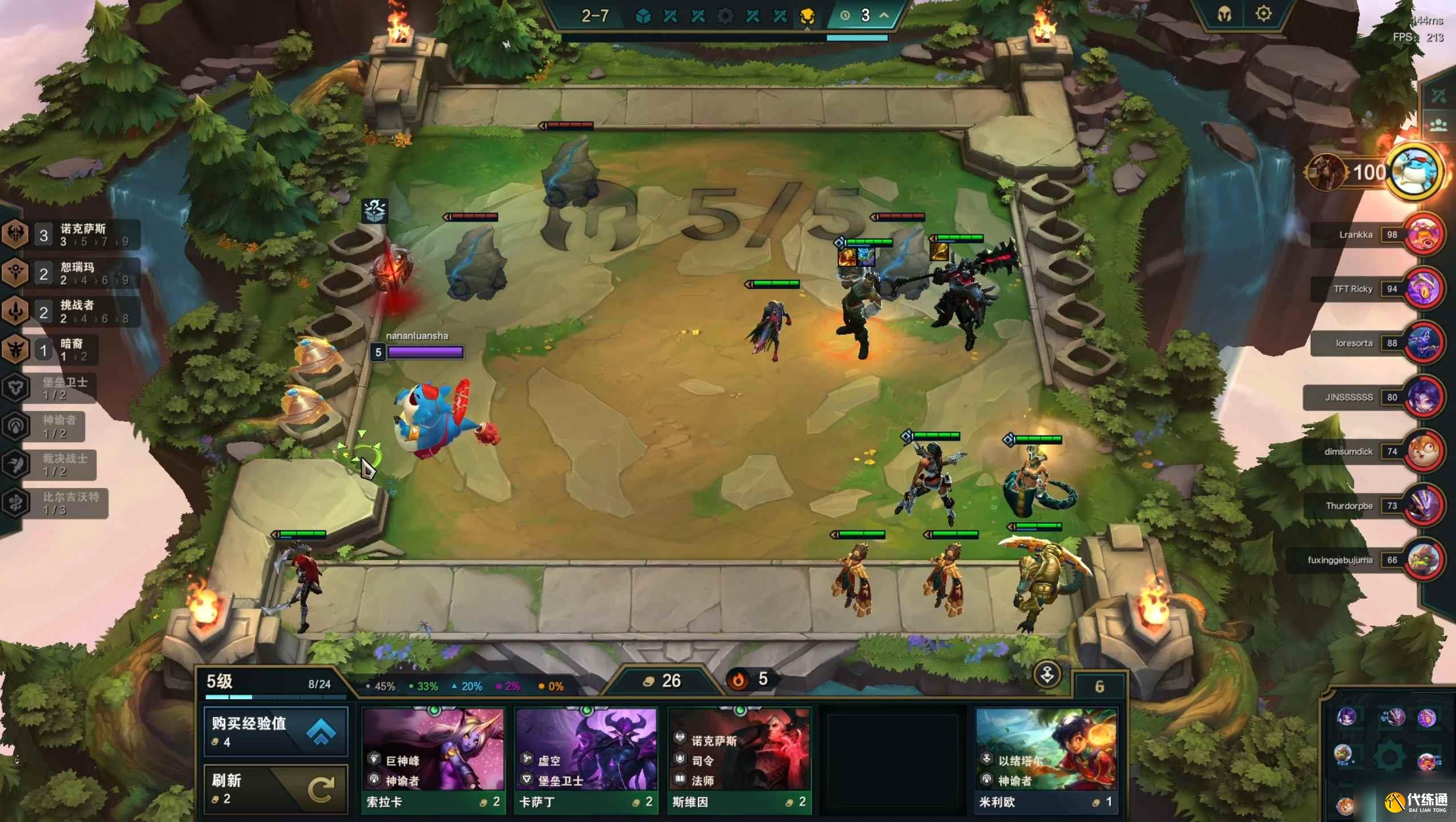
Task: Click the helmet icon beside settings
Action: click(x=1224, y=14)
